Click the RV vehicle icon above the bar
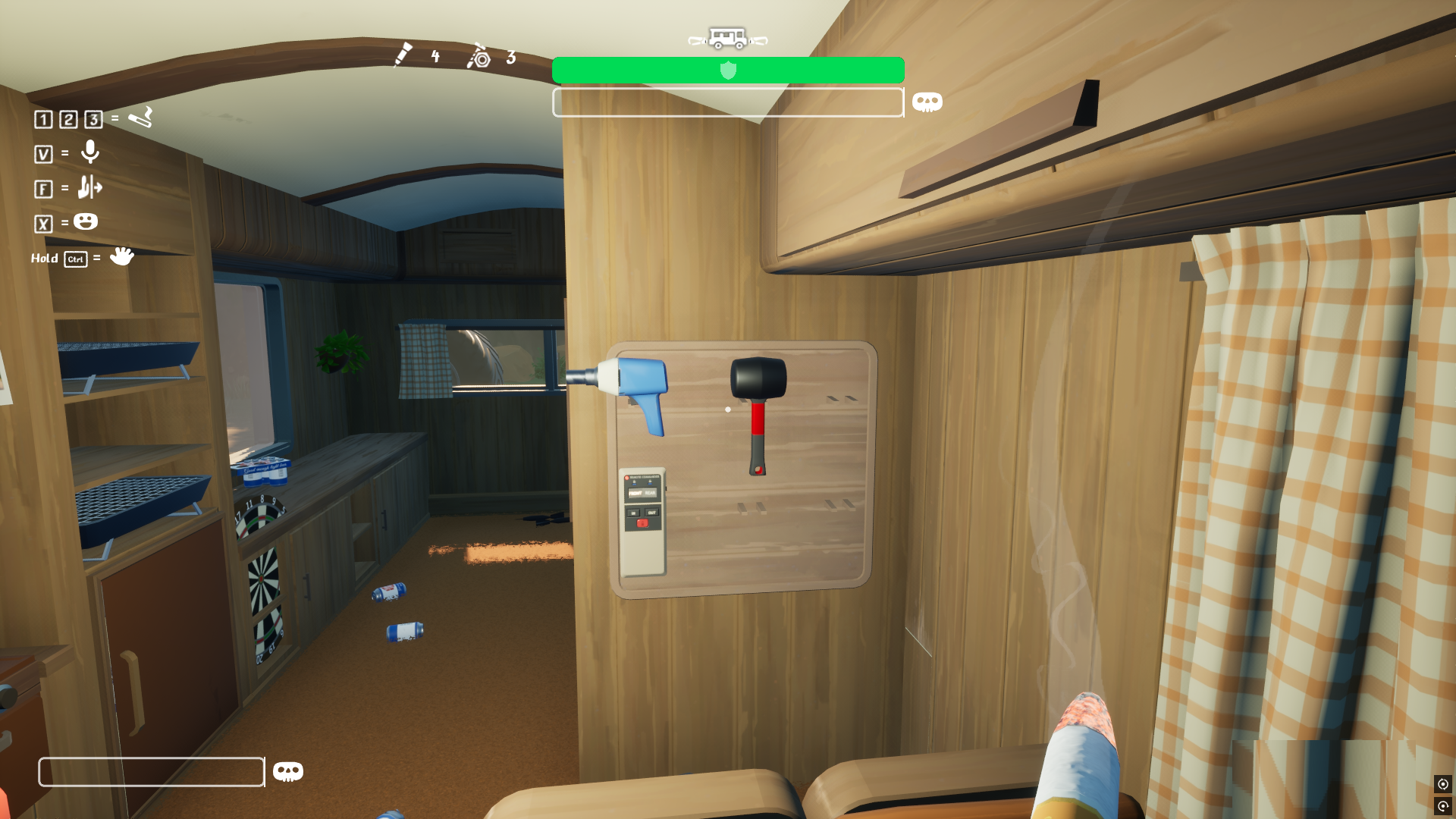The width and height of the screenshot is (1456, 819). click(x=728, y=38)
